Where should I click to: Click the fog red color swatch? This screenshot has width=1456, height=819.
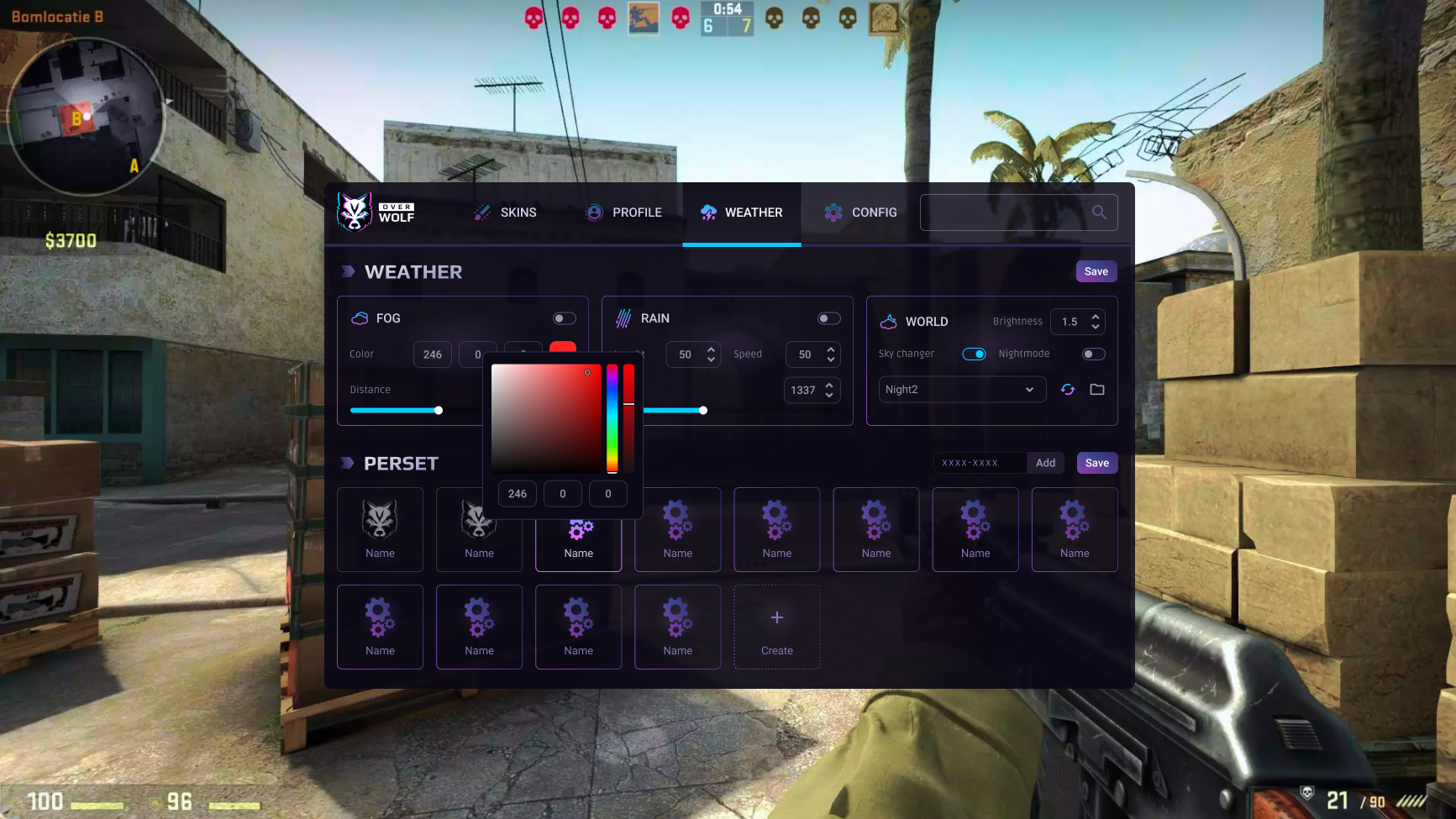(563, 348)
